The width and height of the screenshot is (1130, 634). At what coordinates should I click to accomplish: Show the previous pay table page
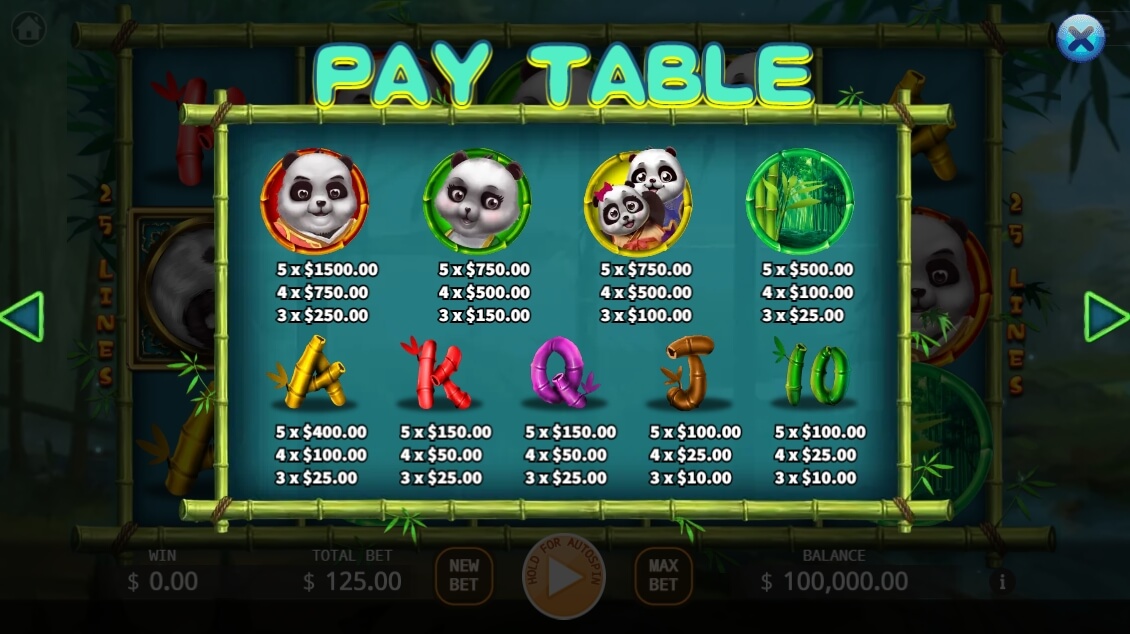(22, 317)
